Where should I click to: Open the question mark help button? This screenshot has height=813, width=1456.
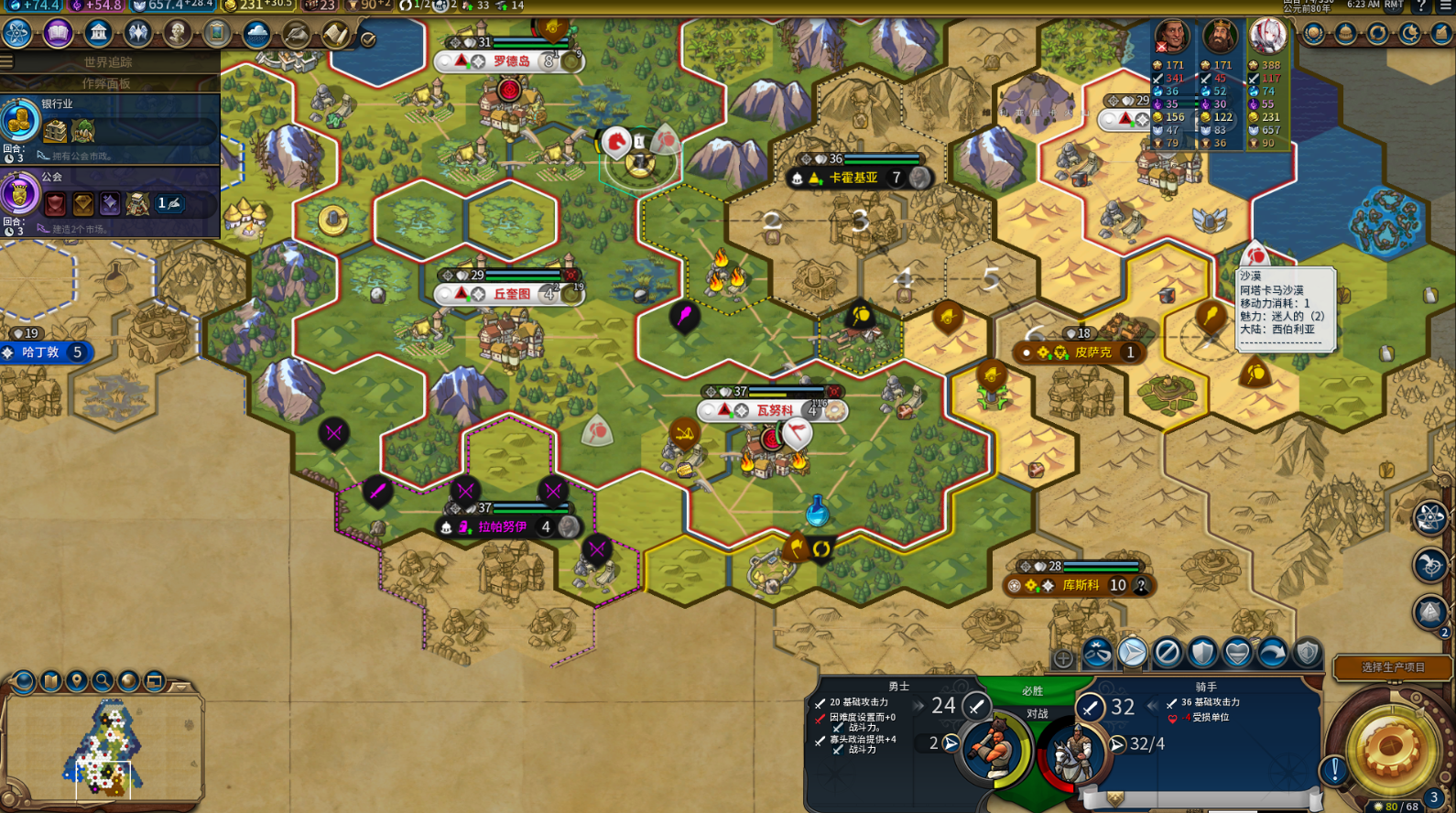tap(1420, 6)
